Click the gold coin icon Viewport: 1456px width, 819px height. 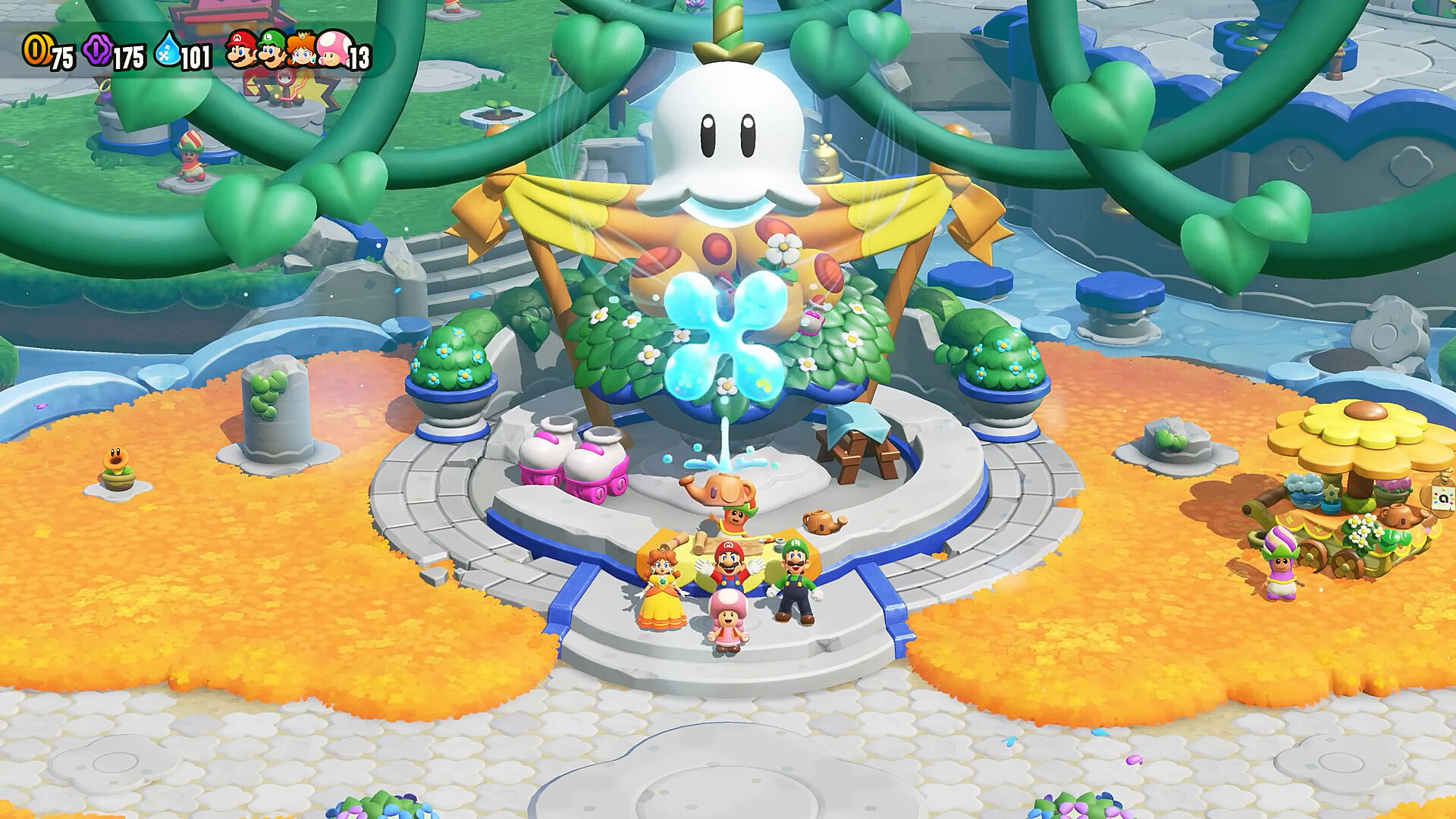click(35, 50)
